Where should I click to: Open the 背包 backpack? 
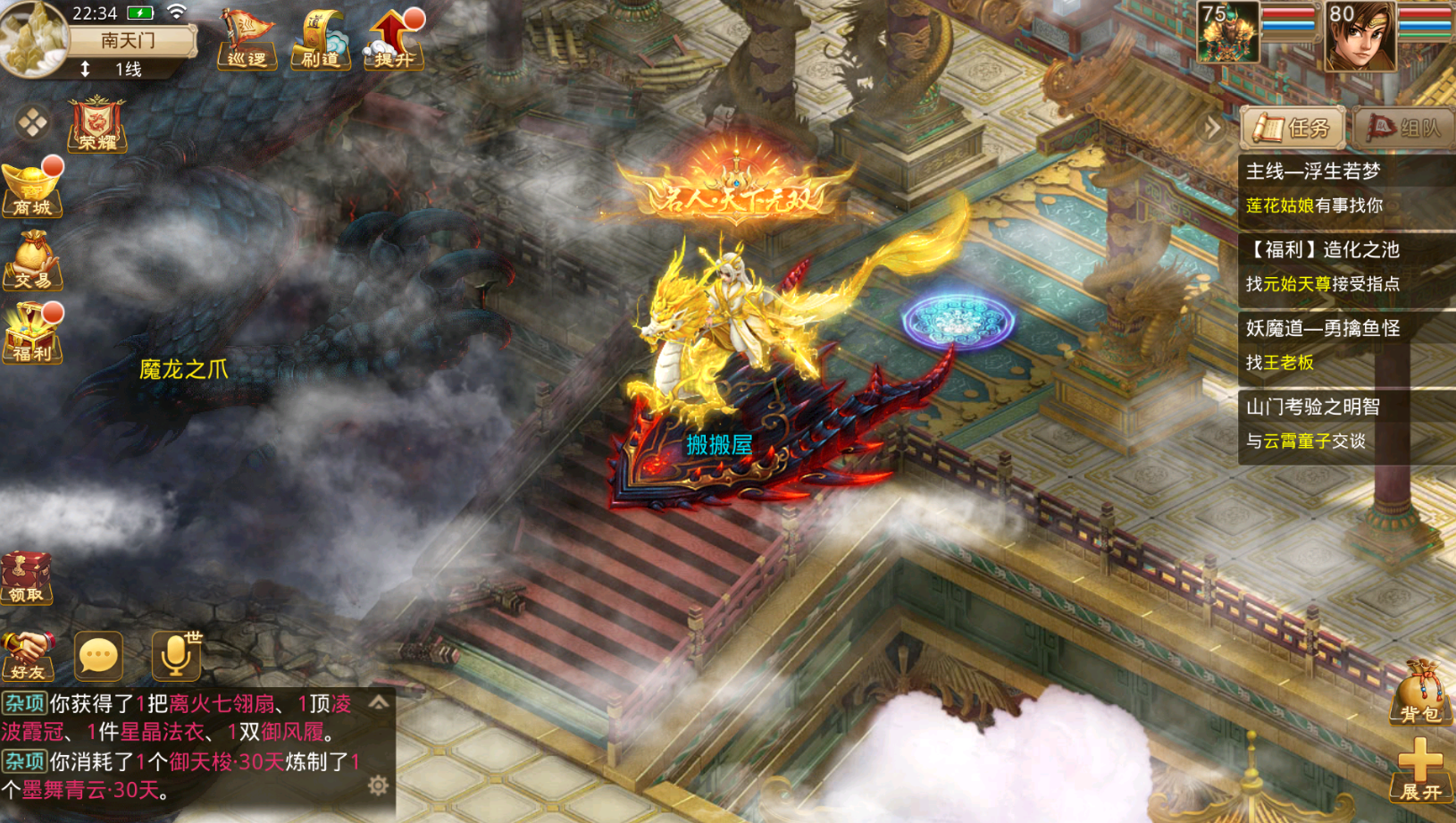1419,693
